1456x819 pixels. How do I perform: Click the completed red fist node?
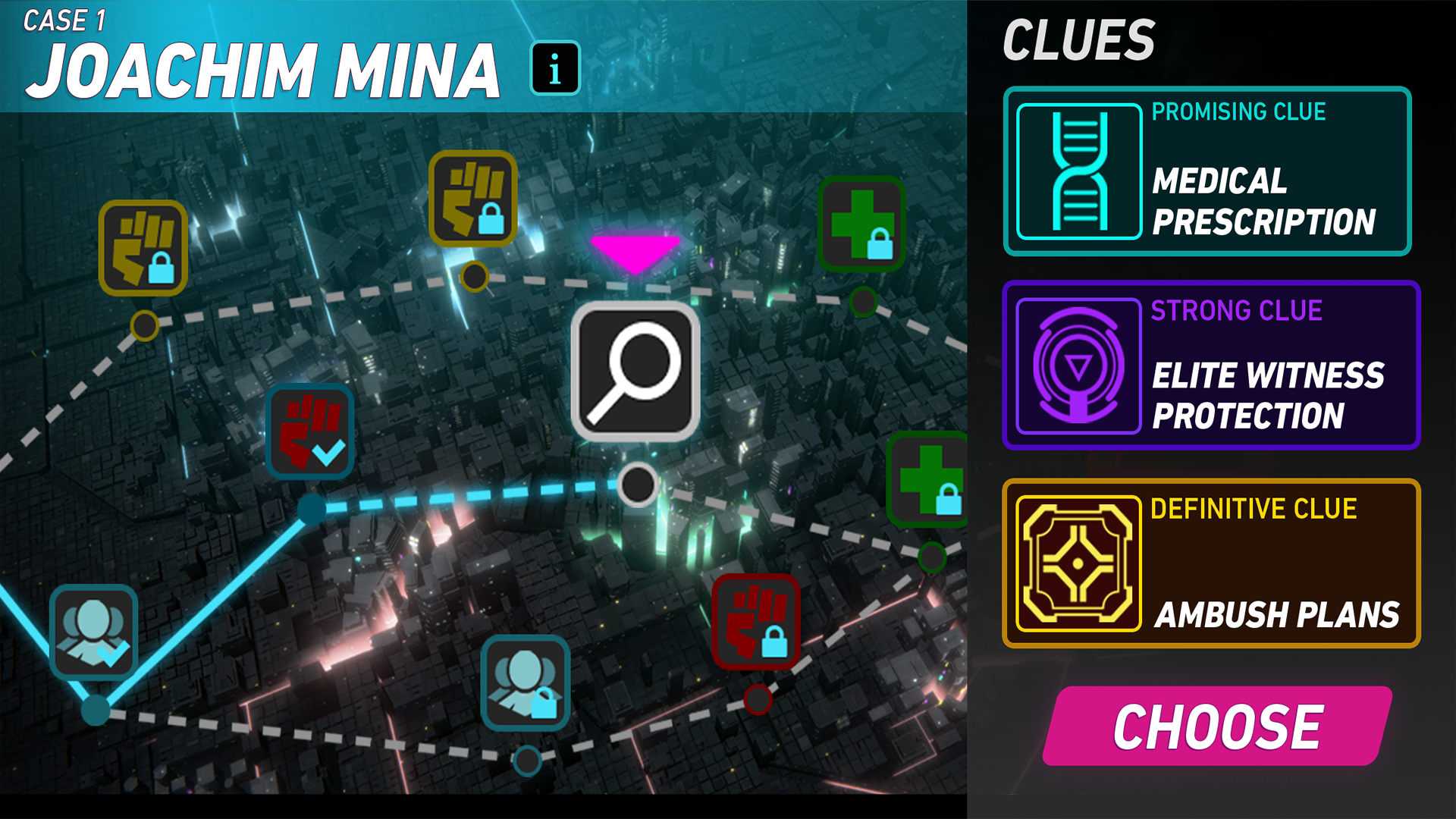pos(310,431)
